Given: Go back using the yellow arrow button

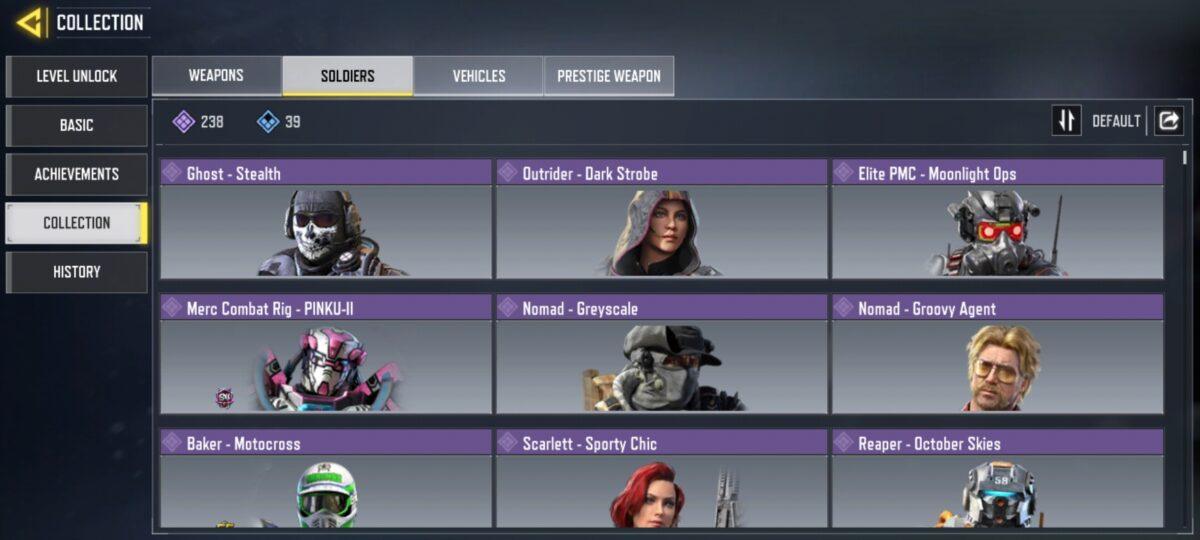Looking at the screenshot, I should [x=29, y=22].
